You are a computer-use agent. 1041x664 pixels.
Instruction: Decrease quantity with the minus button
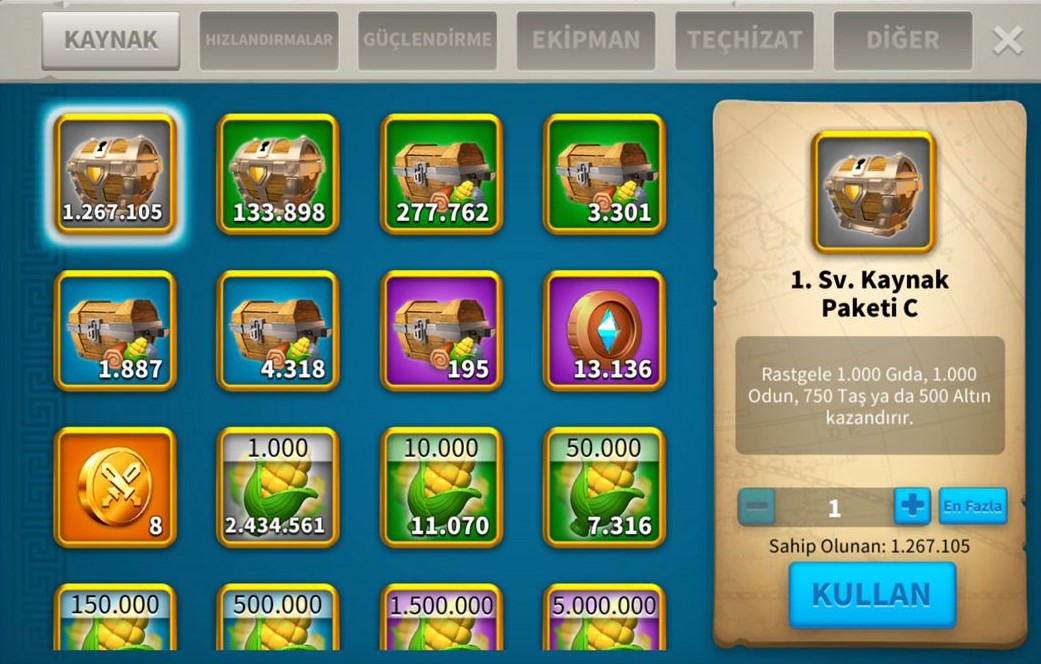pos(757,507)
